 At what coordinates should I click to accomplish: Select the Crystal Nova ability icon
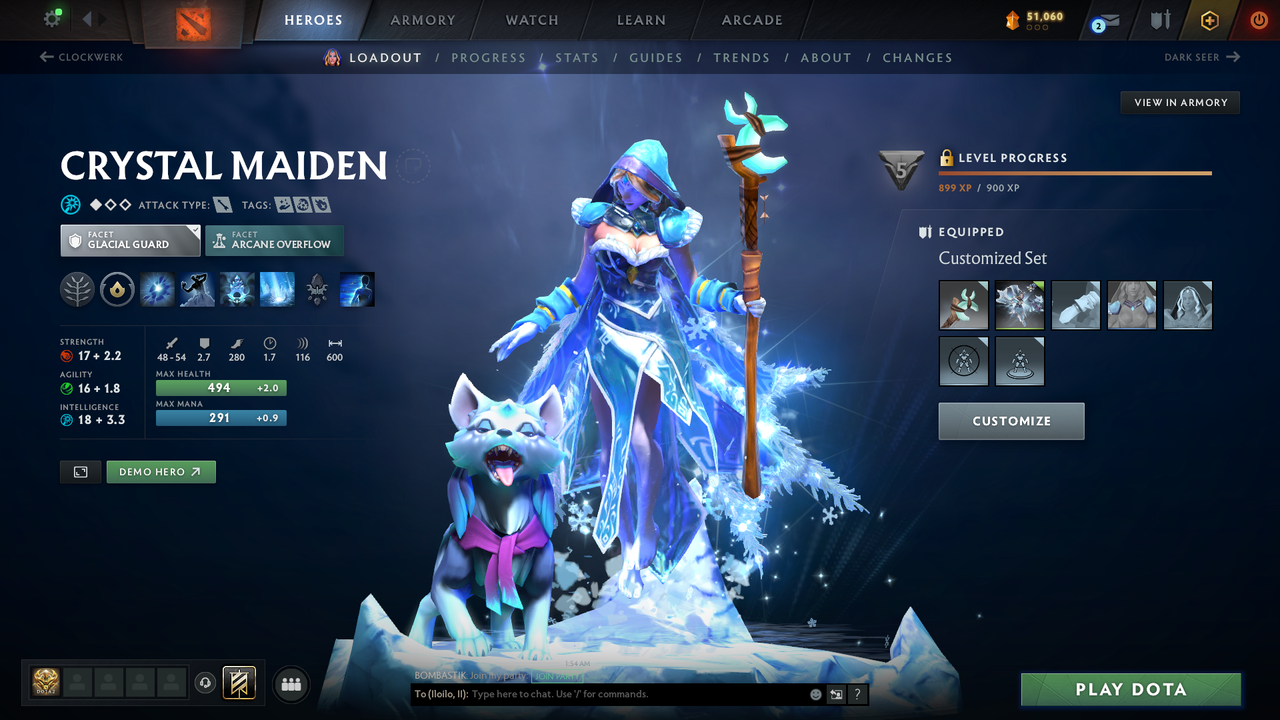(157, 289)
